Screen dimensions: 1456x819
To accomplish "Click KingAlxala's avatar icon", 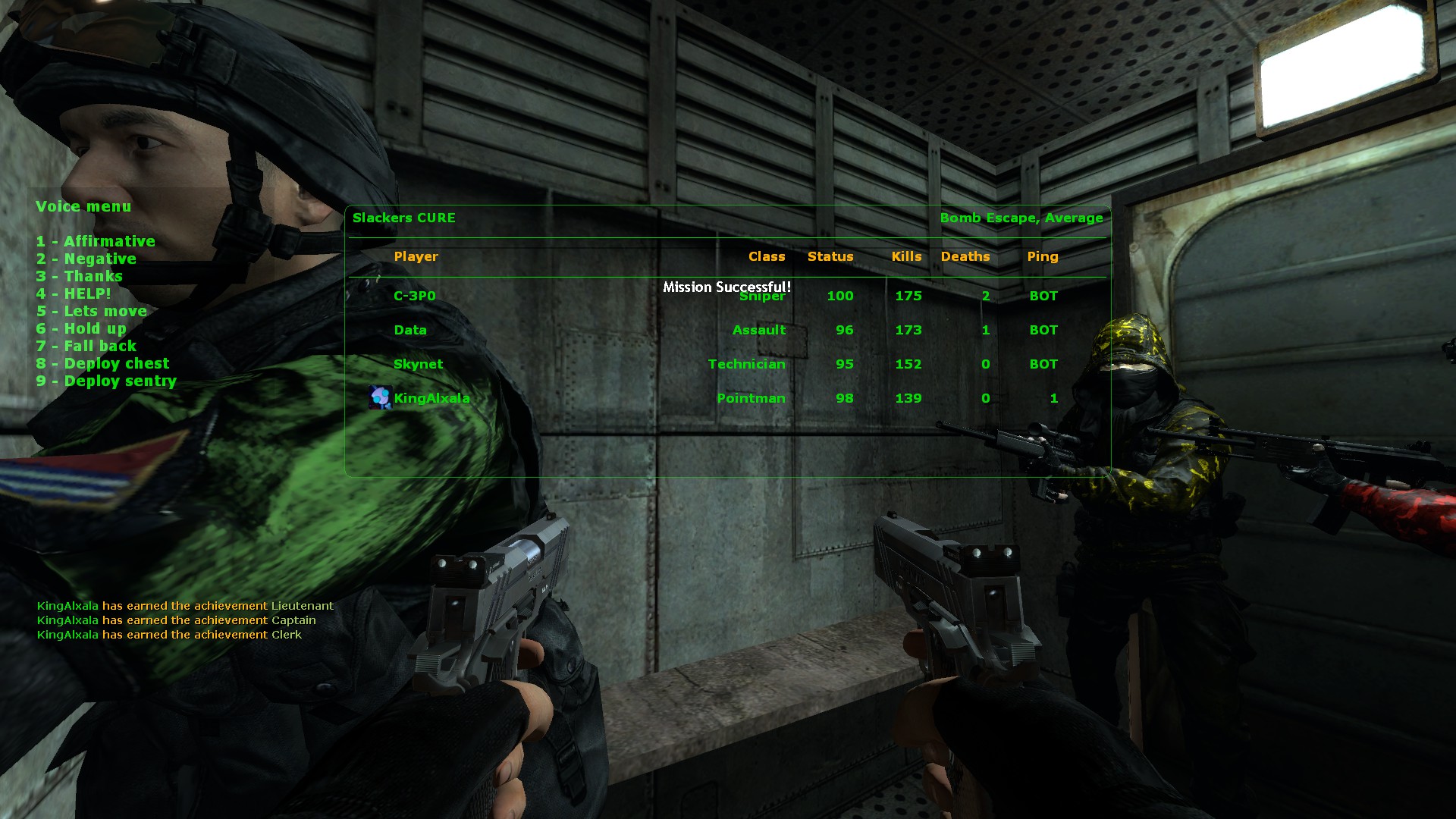I will click(x=380, y=397).
